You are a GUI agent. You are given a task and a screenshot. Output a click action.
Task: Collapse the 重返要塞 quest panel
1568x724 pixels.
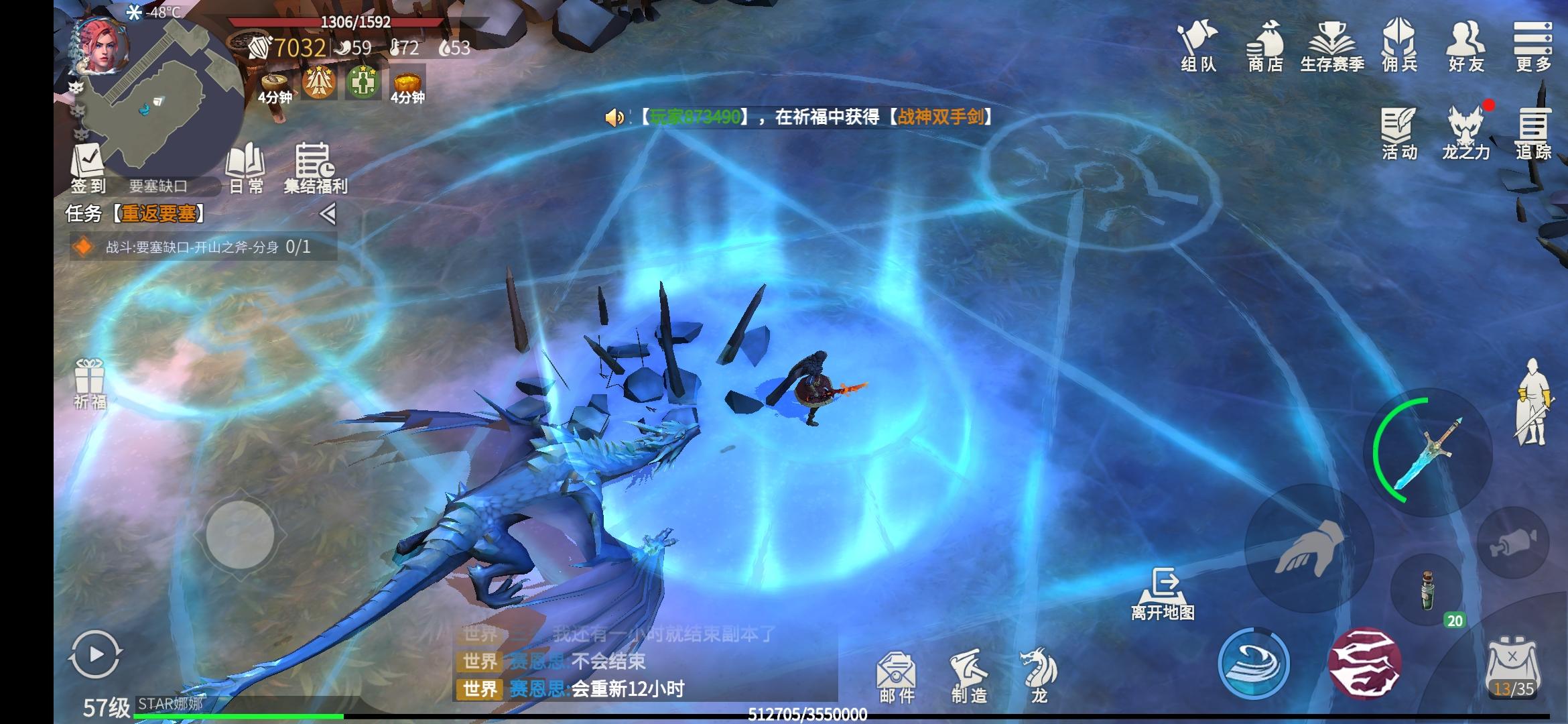[x=328, y=213]
